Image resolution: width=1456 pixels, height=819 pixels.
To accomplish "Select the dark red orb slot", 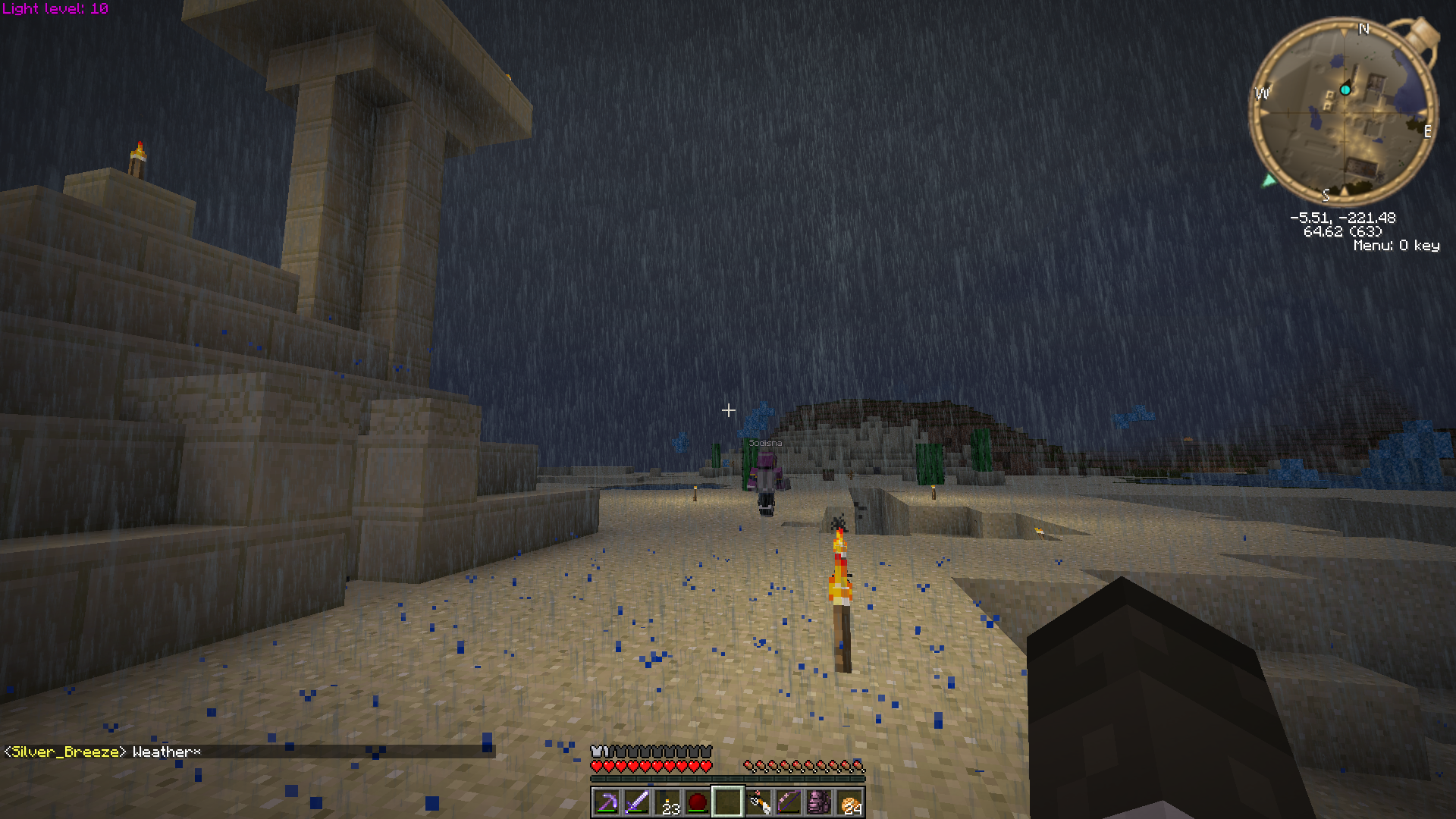I will tap(697, 802).
